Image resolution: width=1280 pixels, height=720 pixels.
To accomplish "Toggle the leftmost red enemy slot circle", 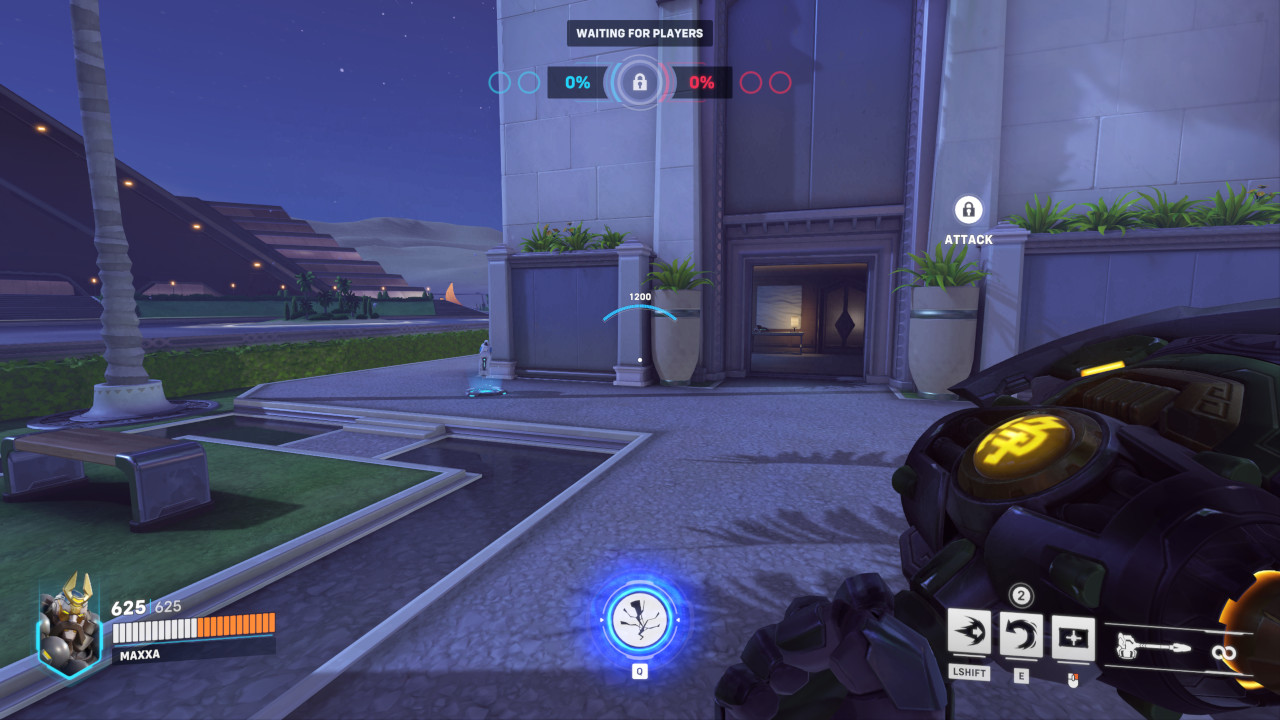I will click(752, 84).
